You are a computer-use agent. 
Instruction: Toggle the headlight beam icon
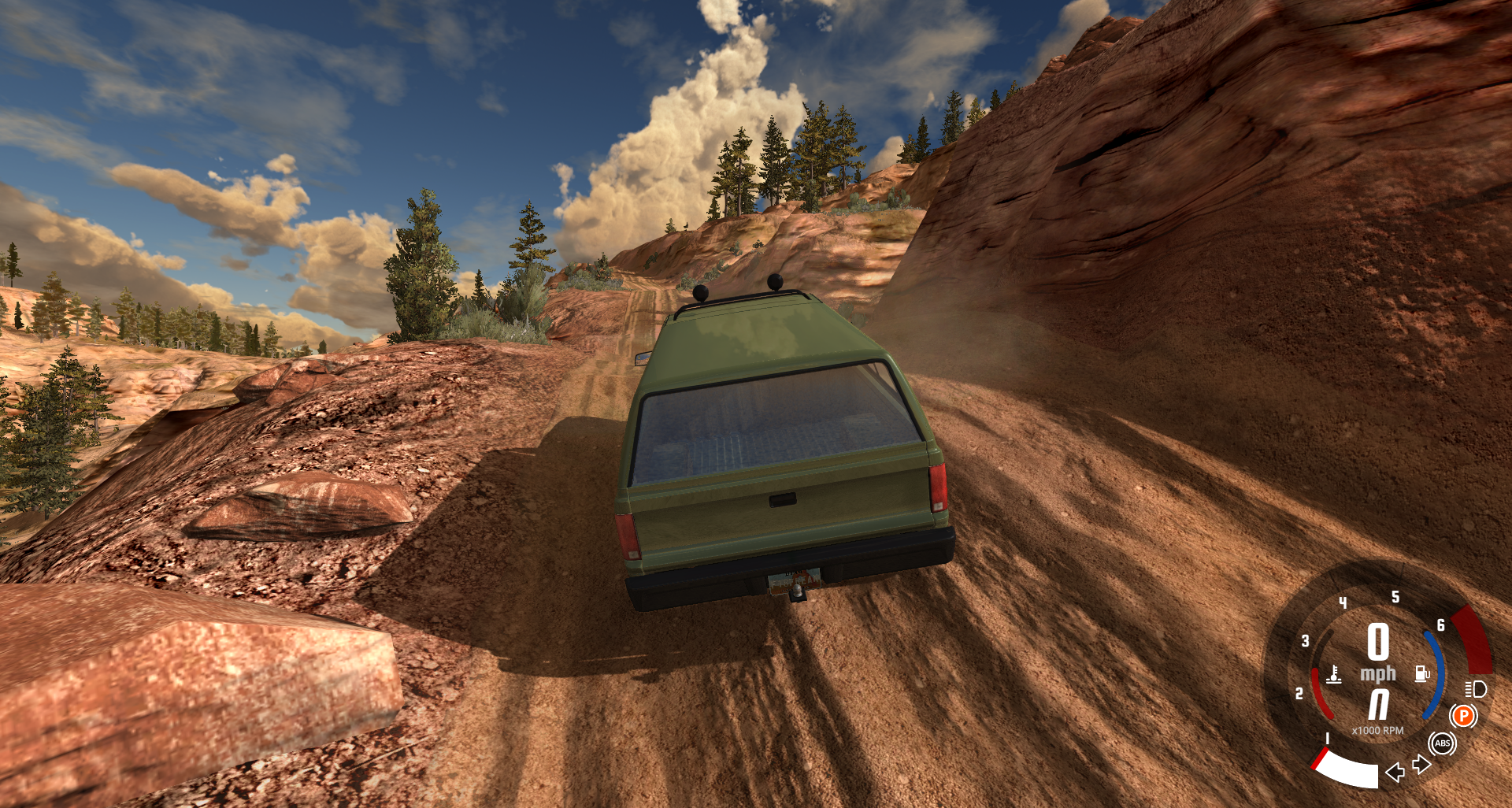tap(1476, 690)
